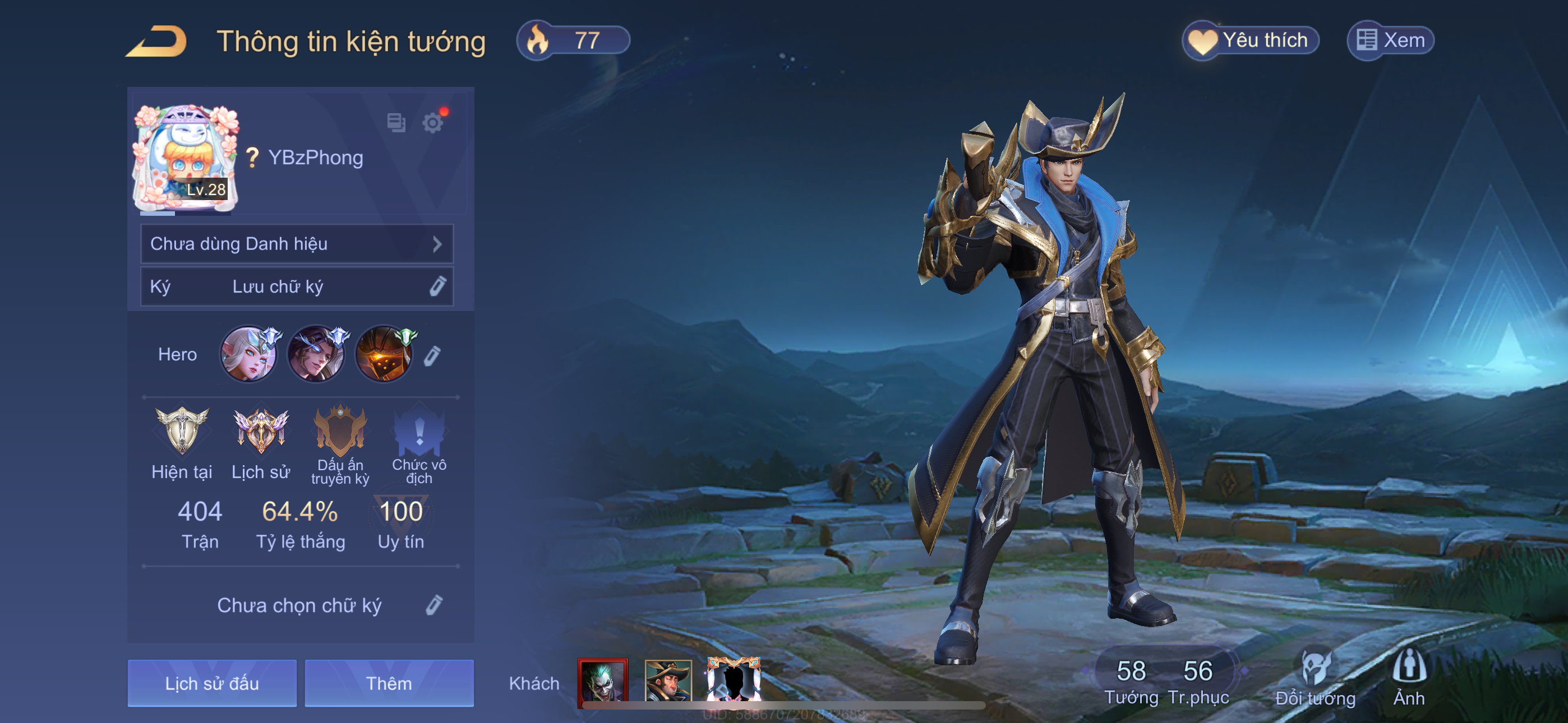Image resolution: width=1568 pixels, height=723 pixels.
Task: Open the Xem view button
Action: (1390, 41)
